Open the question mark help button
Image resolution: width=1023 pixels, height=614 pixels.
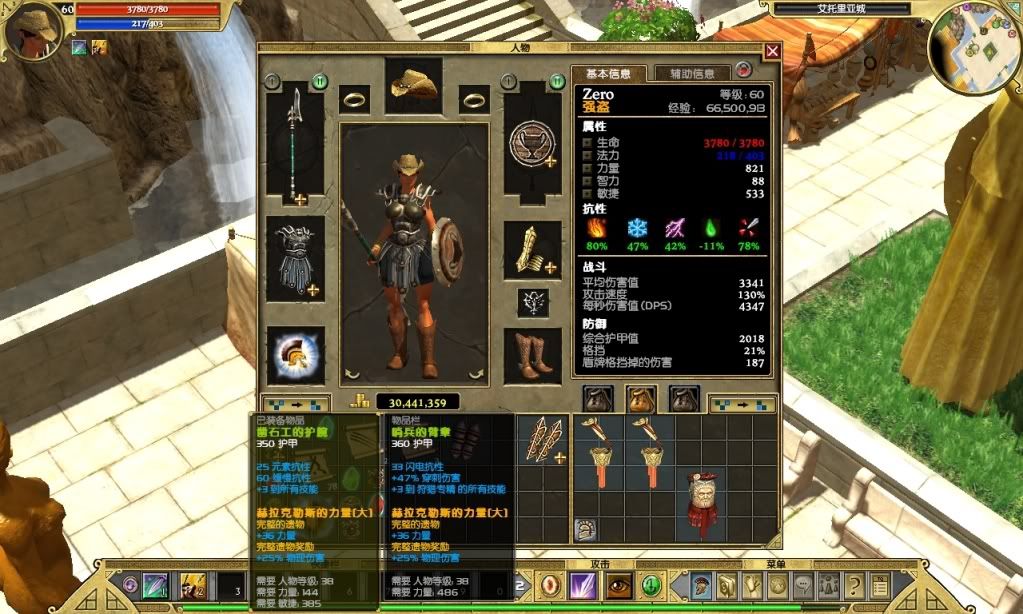pyautogui.click(x=854, y=586)
